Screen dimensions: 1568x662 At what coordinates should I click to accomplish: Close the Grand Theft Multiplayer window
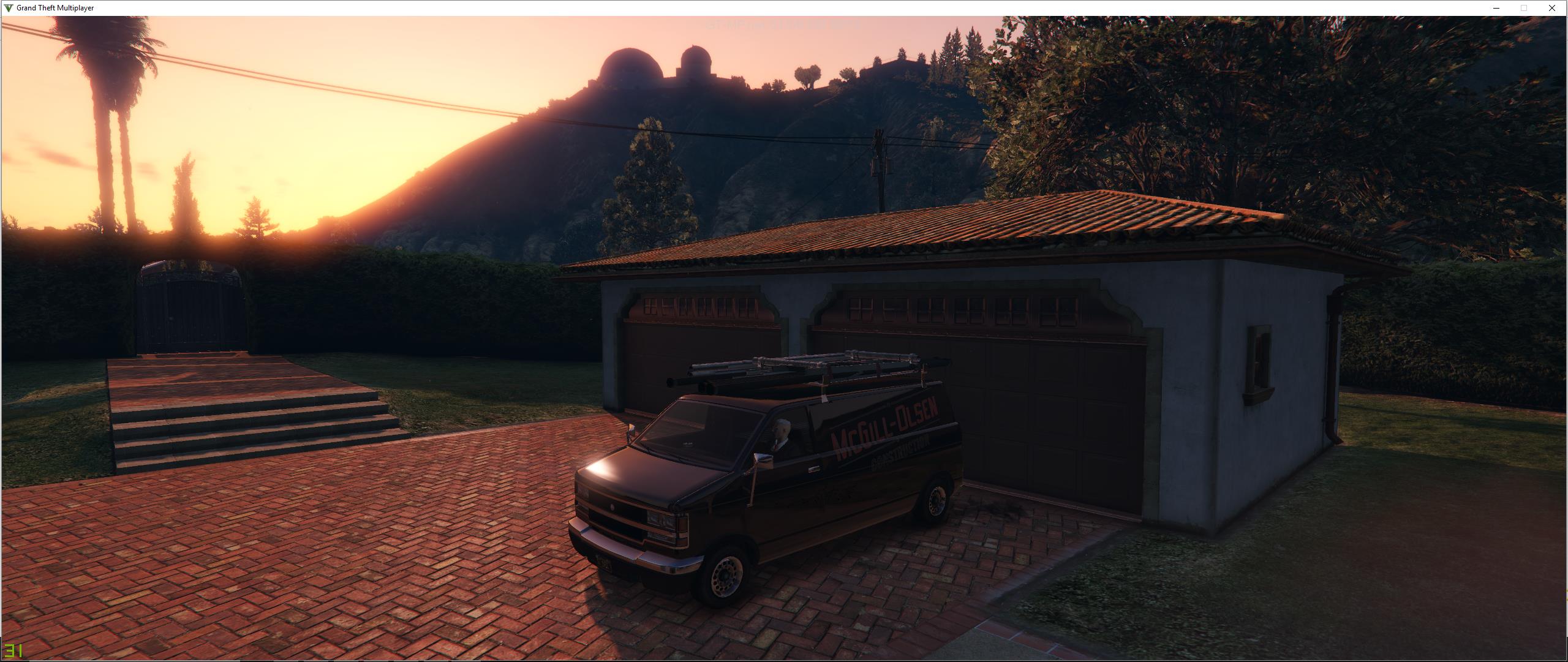(1551, 8)
